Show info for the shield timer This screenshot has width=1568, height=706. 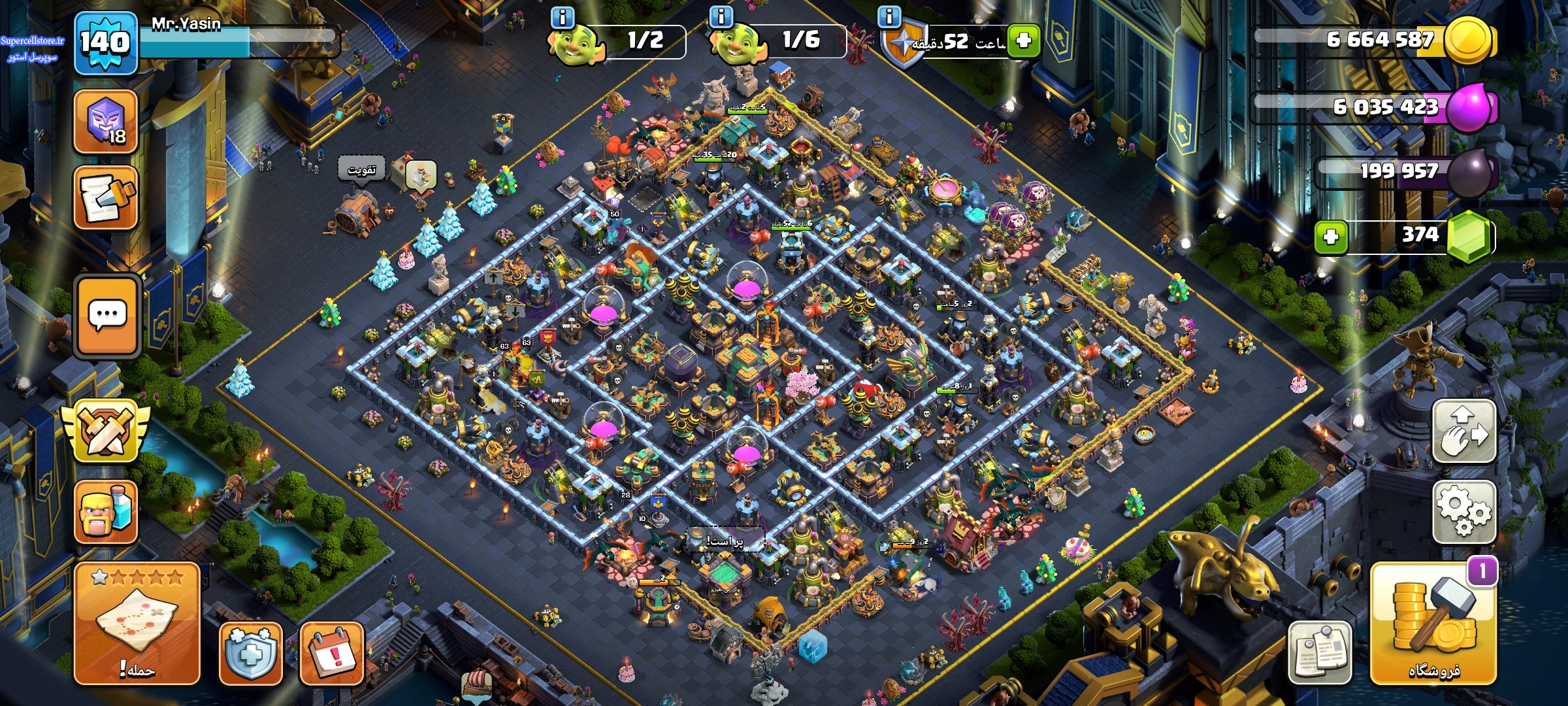click(889, 17)
